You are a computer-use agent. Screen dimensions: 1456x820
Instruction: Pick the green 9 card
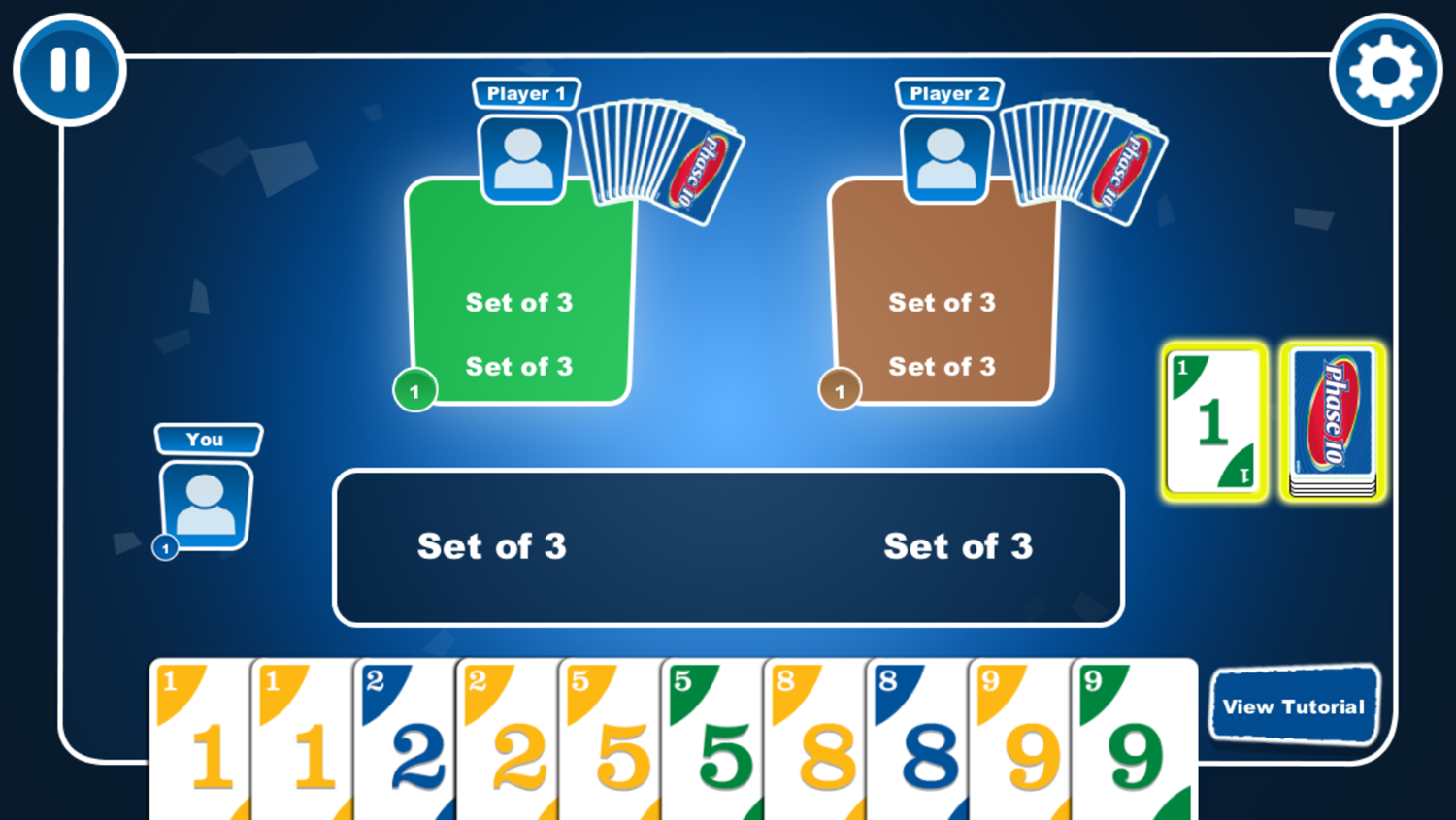[x=1134, y=742]
